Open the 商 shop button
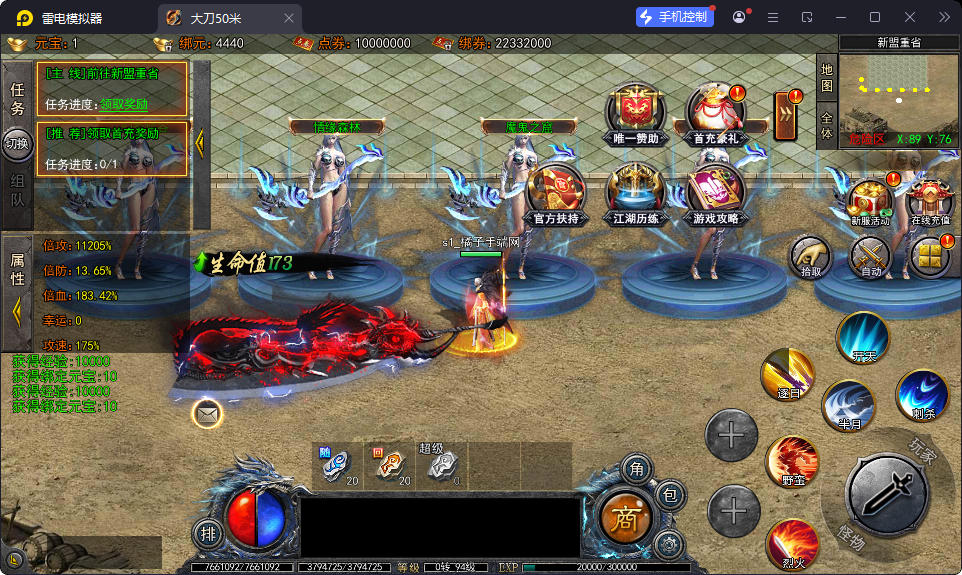 tap(626, 517)
